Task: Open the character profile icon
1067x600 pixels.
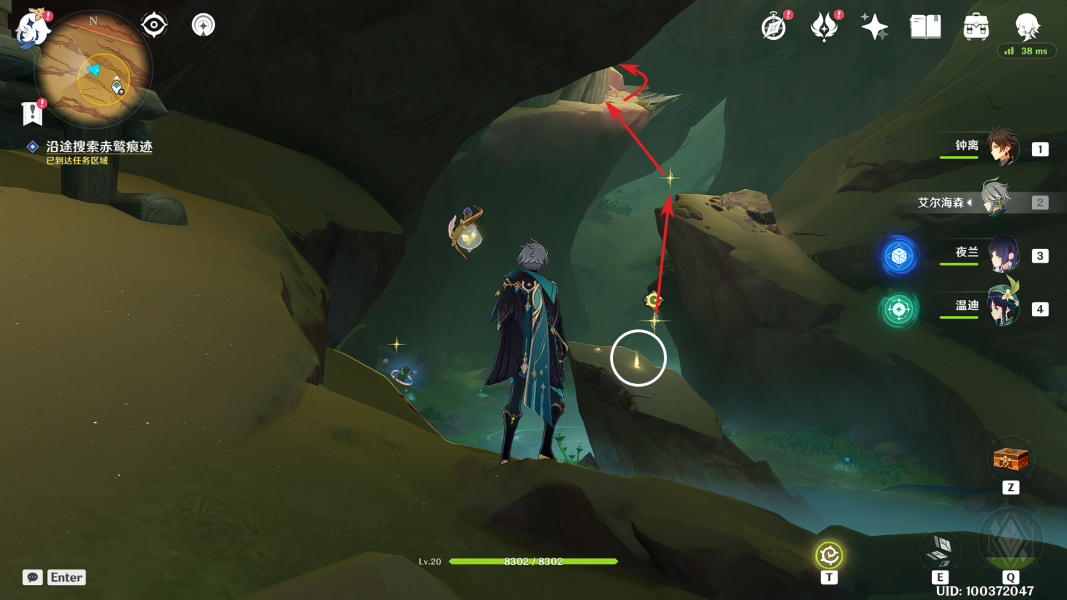Action: point(1027,27)
